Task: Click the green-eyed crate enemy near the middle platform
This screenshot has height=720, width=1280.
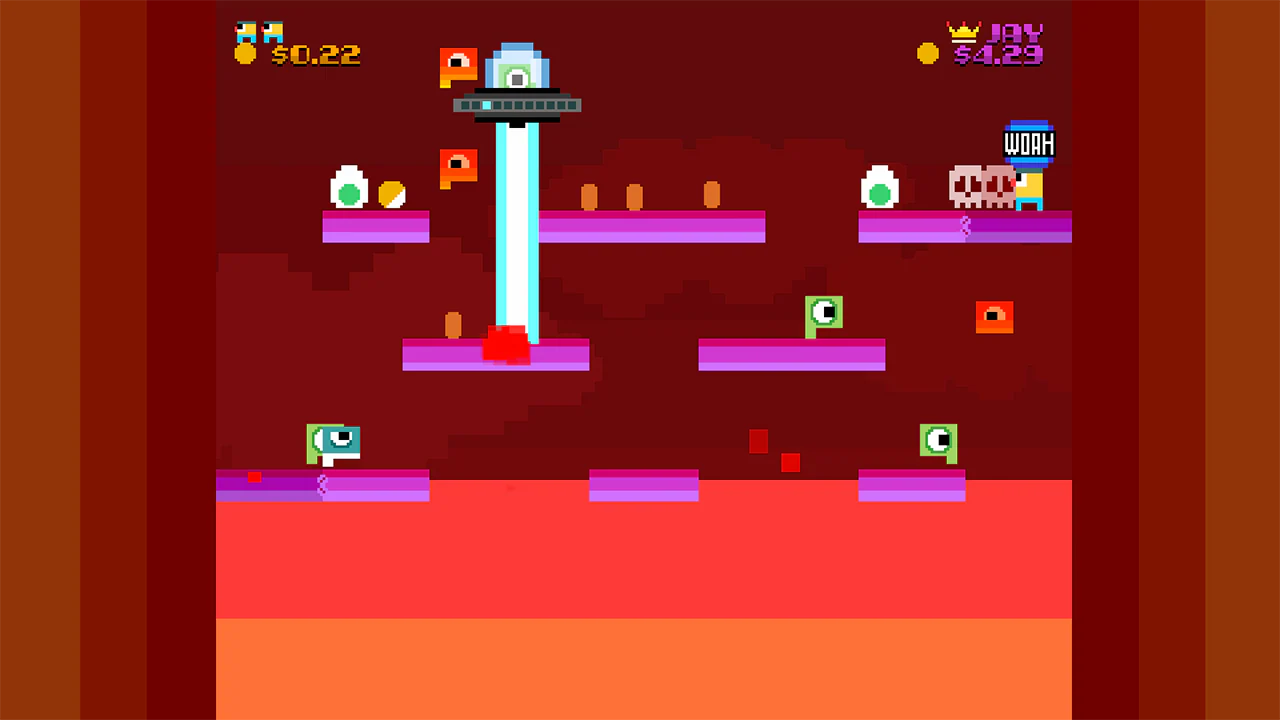Action: pyautogui.click(x=824, y=313)
